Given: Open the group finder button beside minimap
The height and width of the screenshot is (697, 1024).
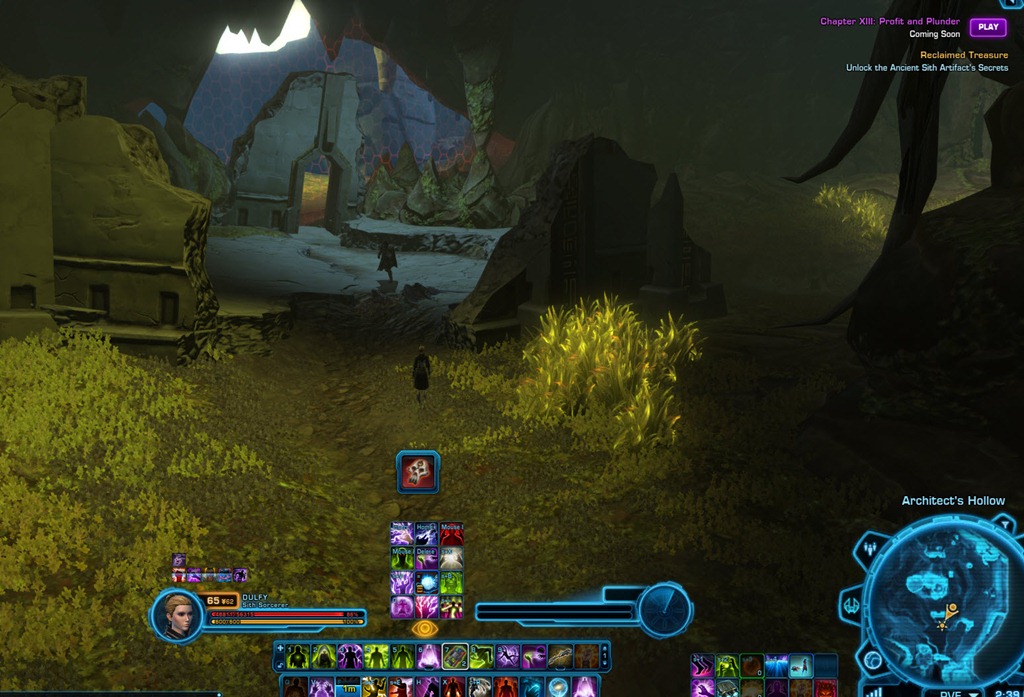Looking at the screenshot, I should [x=872, y=548].
